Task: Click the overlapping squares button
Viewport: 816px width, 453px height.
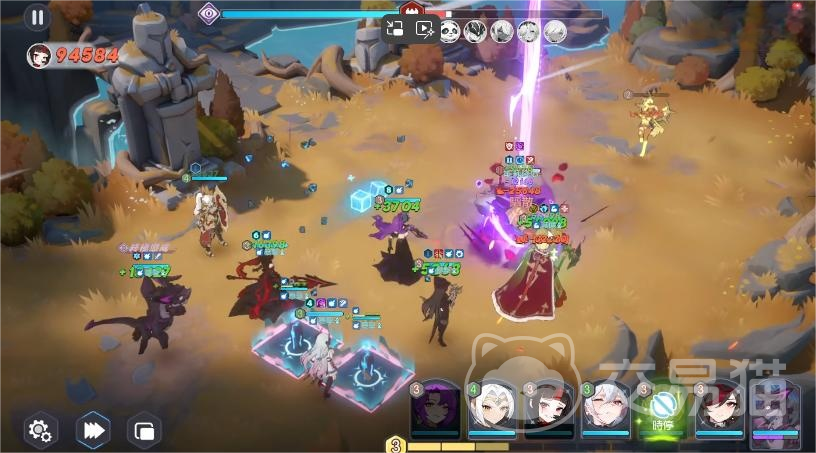Action: (x=145, y=431)
